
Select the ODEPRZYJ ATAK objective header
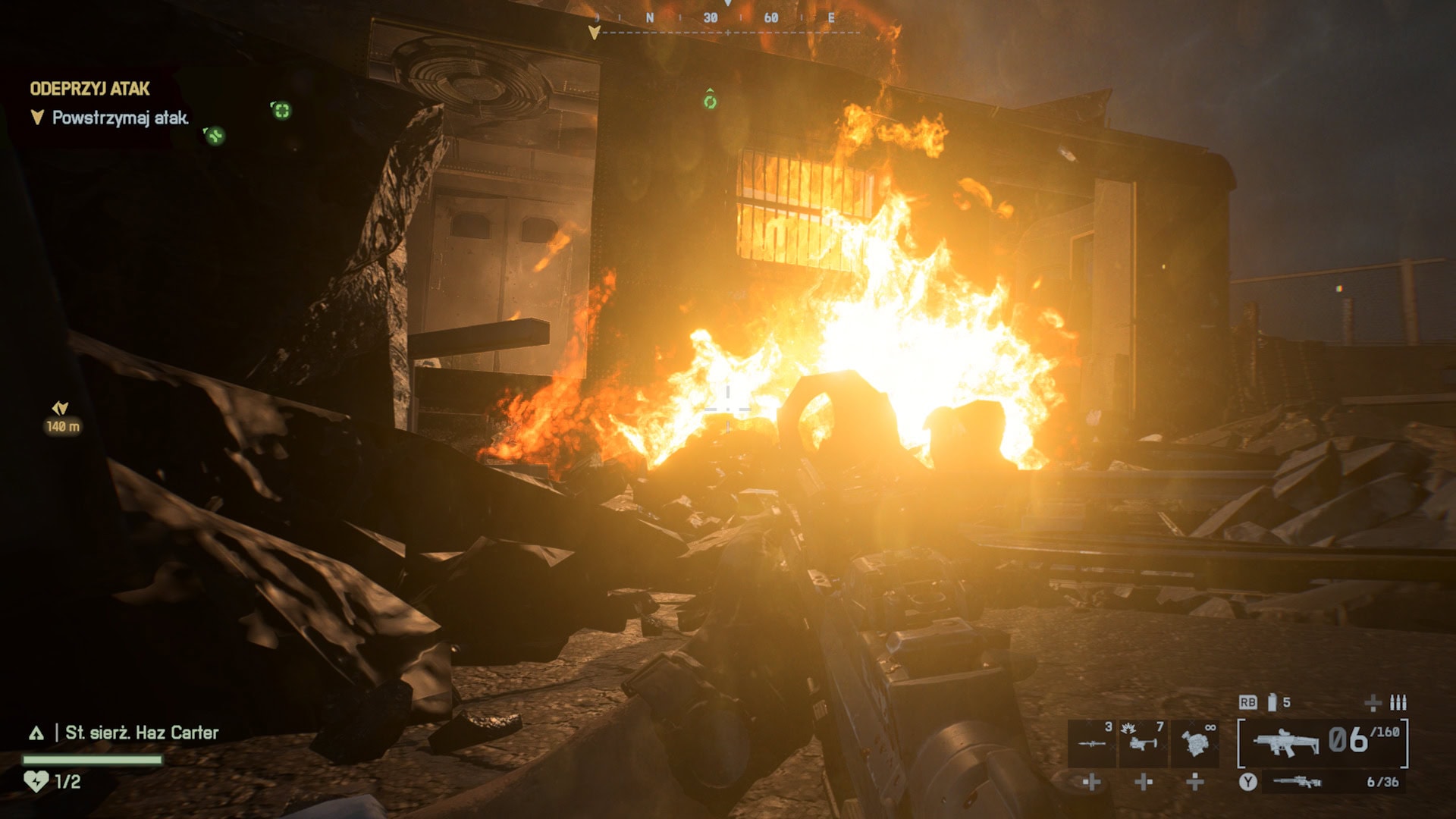coord(89,87)
